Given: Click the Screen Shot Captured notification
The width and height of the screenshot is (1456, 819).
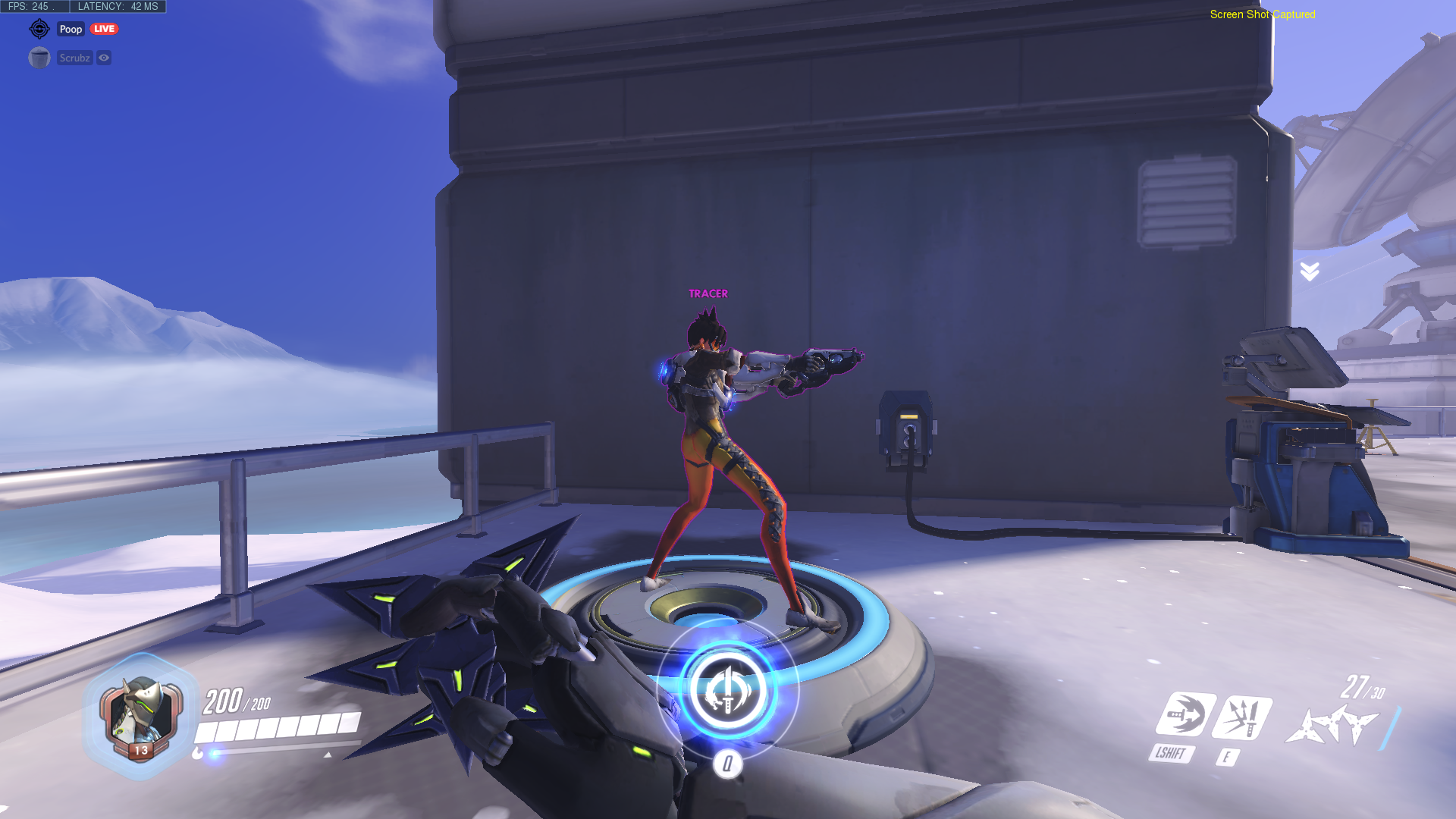Looking at the screenshot, I should [1262, 14].
